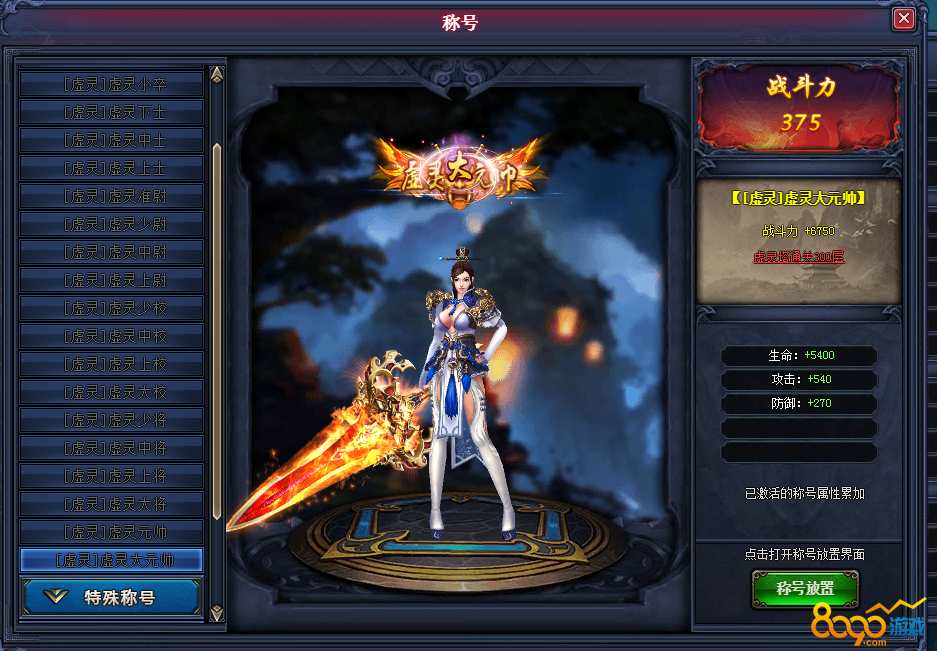This screenshot has height=651, width=937.
Task: Select the [虚灵]虚灵元帅 title
Action: (x=111, y=532)
